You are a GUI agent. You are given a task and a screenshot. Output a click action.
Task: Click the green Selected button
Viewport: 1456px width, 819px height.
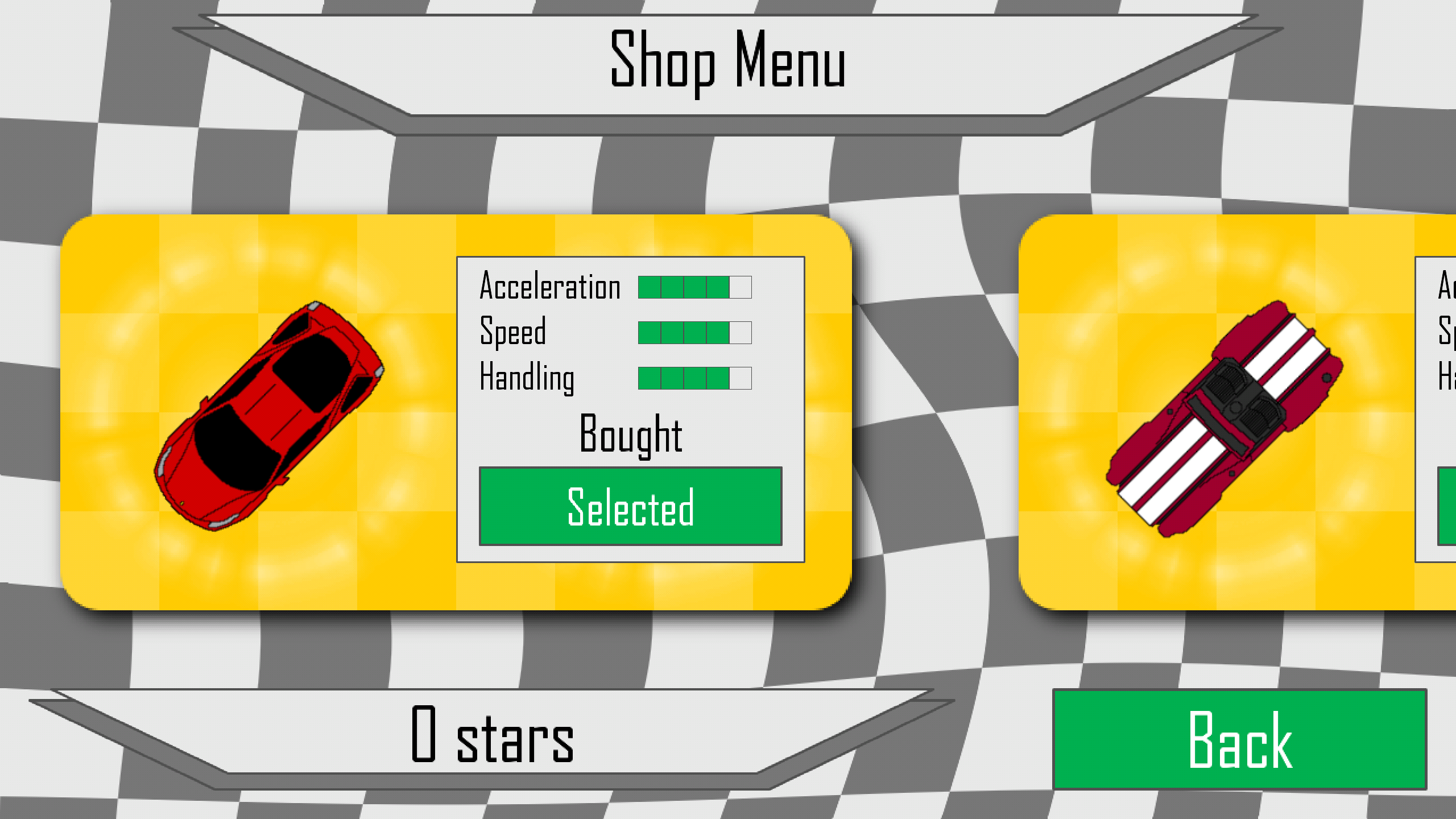[x=630, y=506]
